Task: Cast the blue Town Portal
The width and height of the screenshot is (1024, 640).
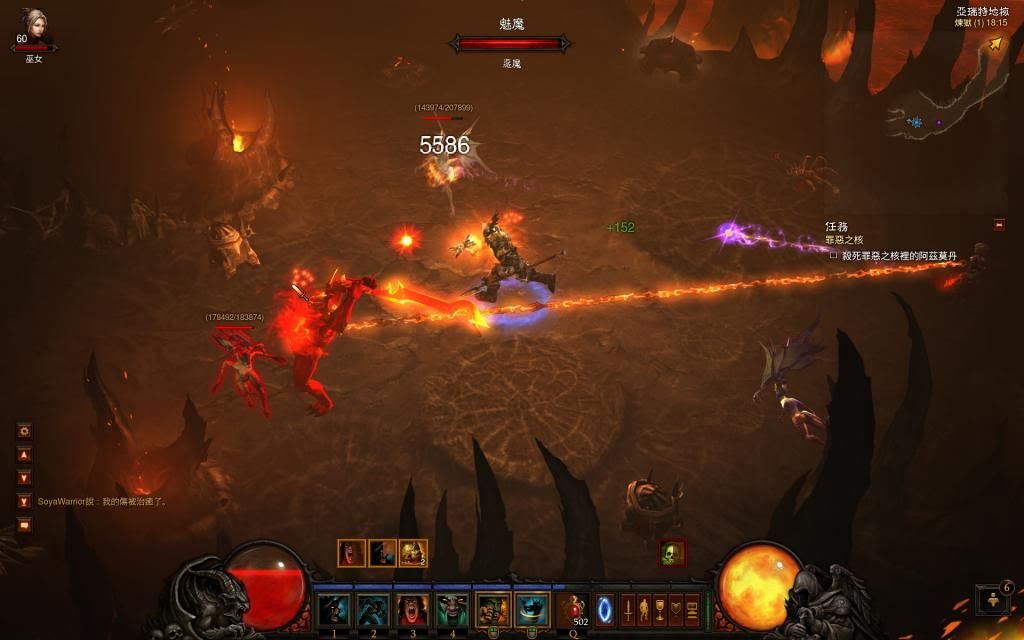Action: click(604, 608)
